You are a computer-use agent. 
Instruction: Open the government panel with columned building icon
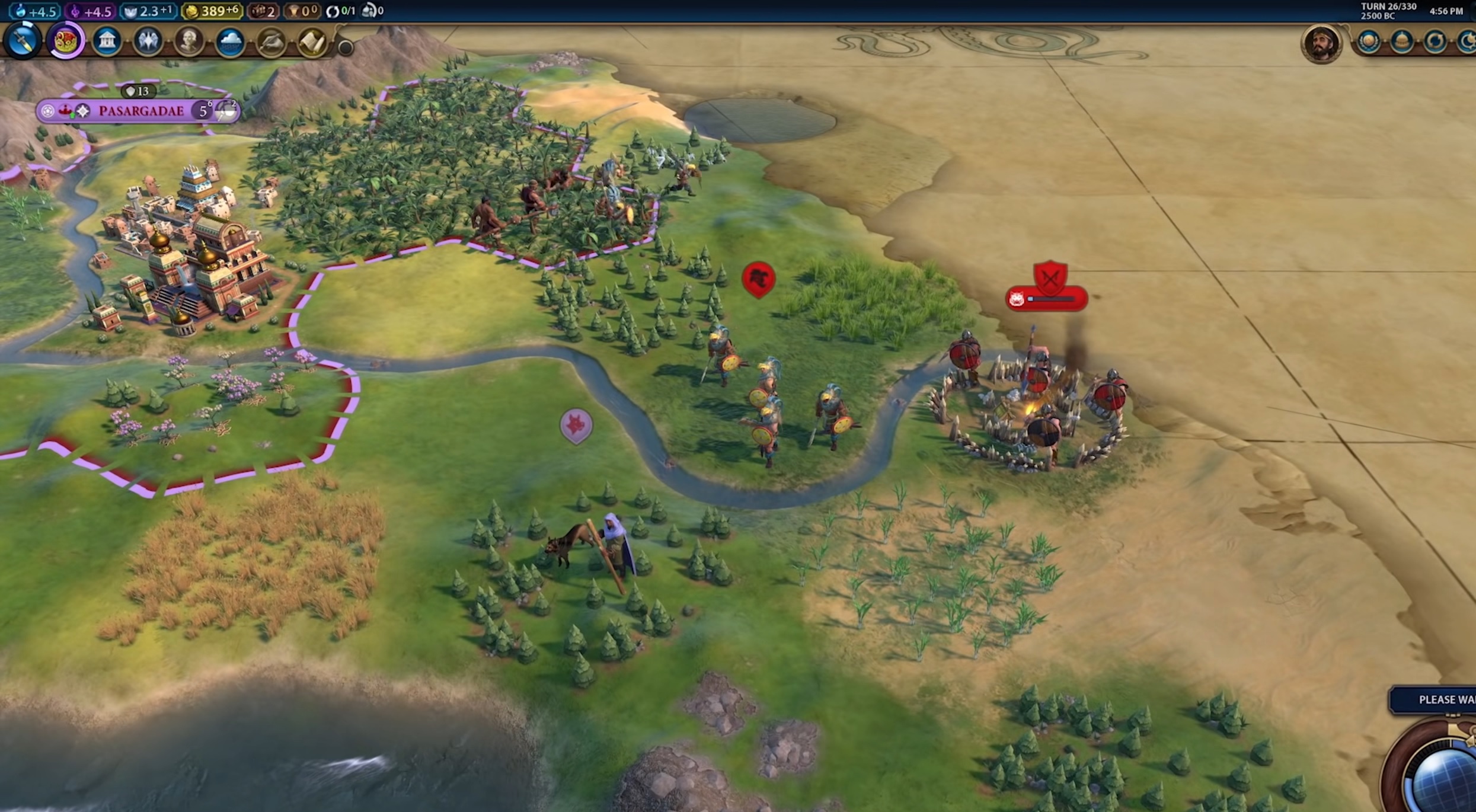(107, 41)
